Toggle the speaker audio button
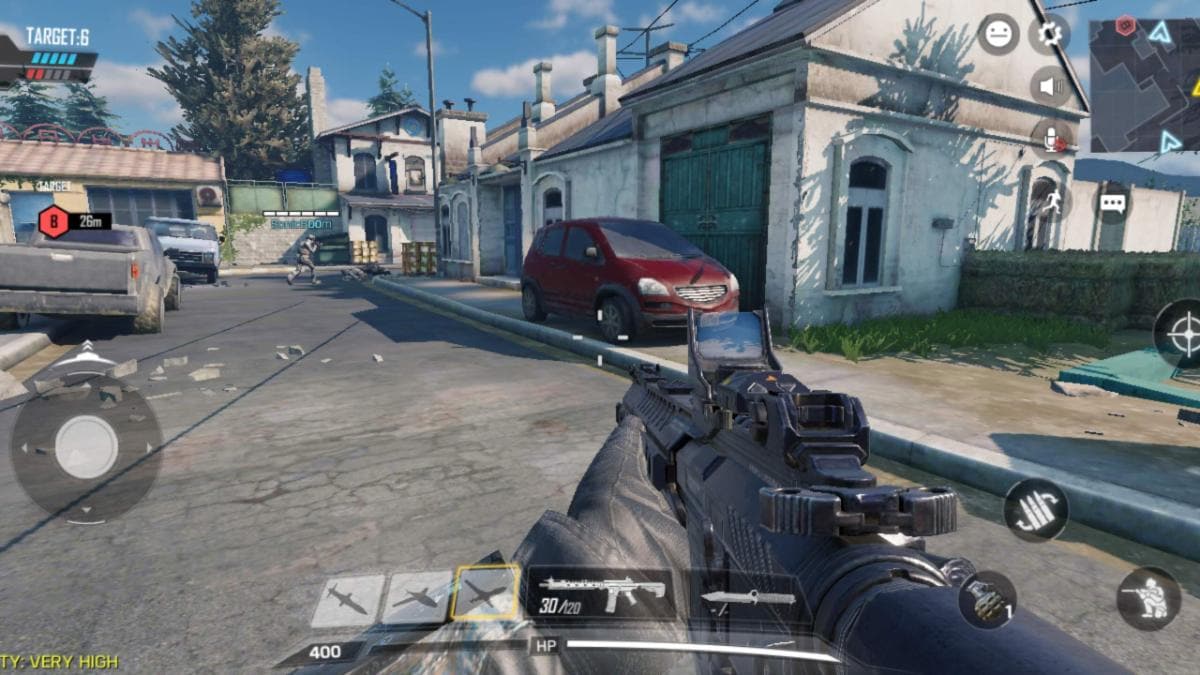Screen dimensions: 1200x675 pos(1050,87)
